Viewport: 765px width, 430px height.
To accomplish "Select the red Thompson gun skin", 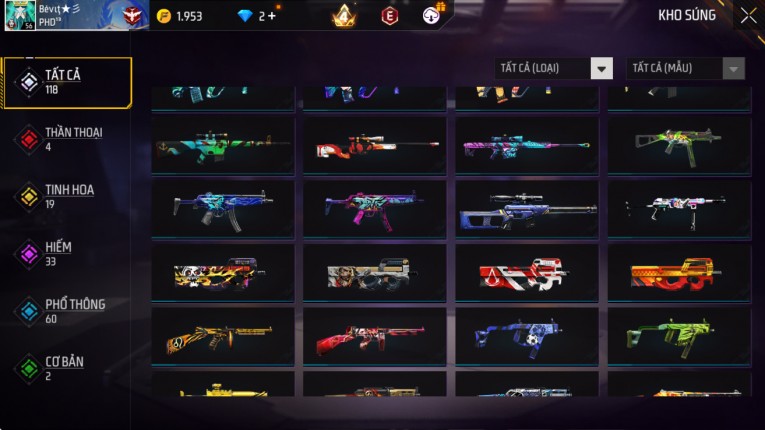I will (x=376, y=337).
